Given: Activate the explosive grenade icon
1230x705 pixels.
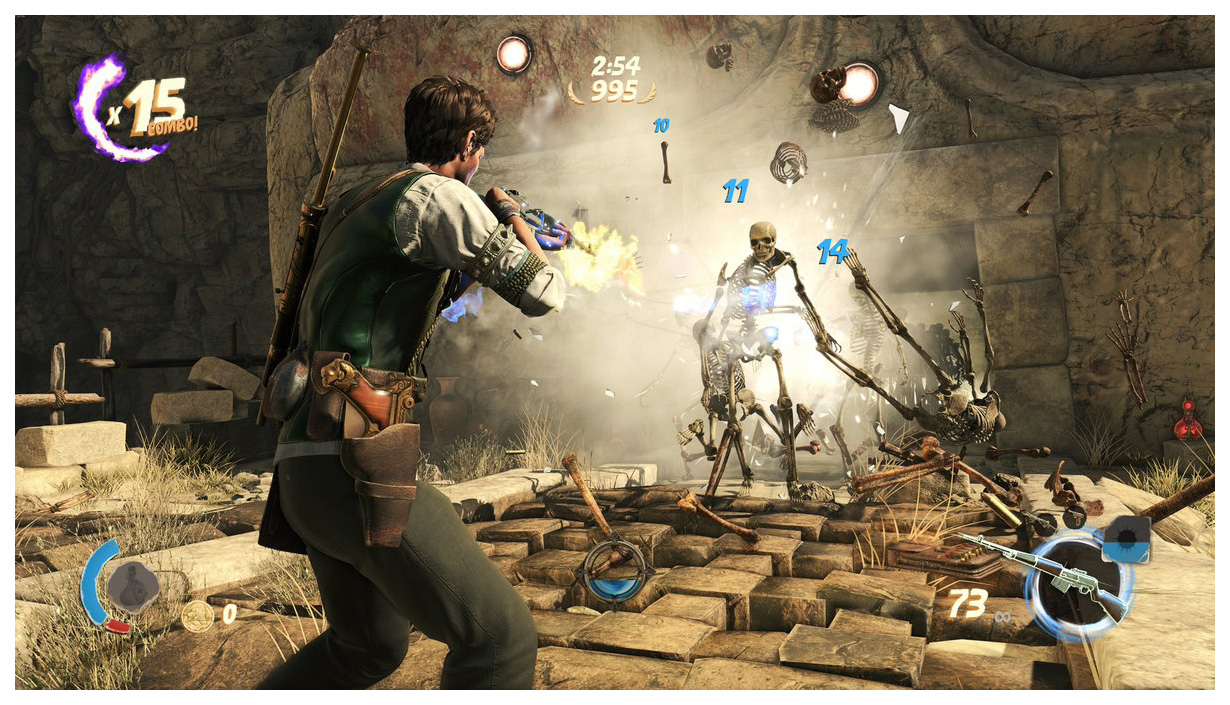Looking at the screenshot, I should pos(1126,540).
